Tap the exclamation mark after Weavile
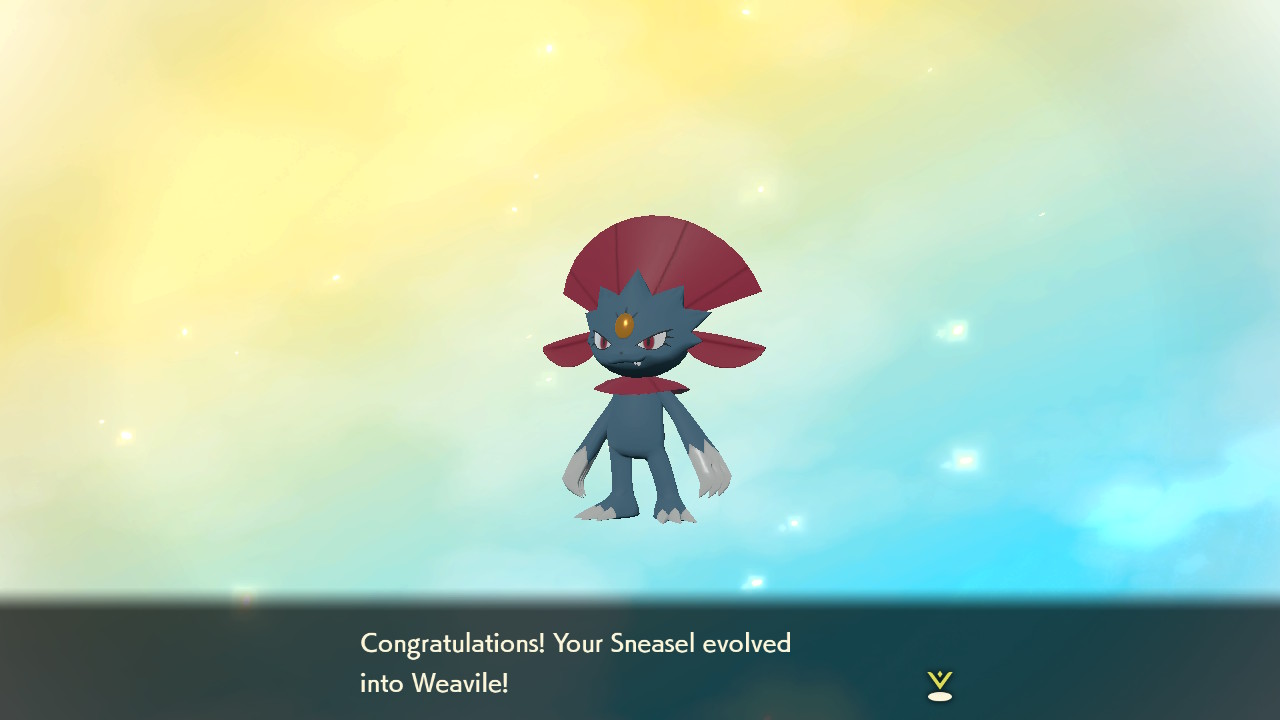The width and height of the screenshot is (1280, 720). click(x=503, y=684)
